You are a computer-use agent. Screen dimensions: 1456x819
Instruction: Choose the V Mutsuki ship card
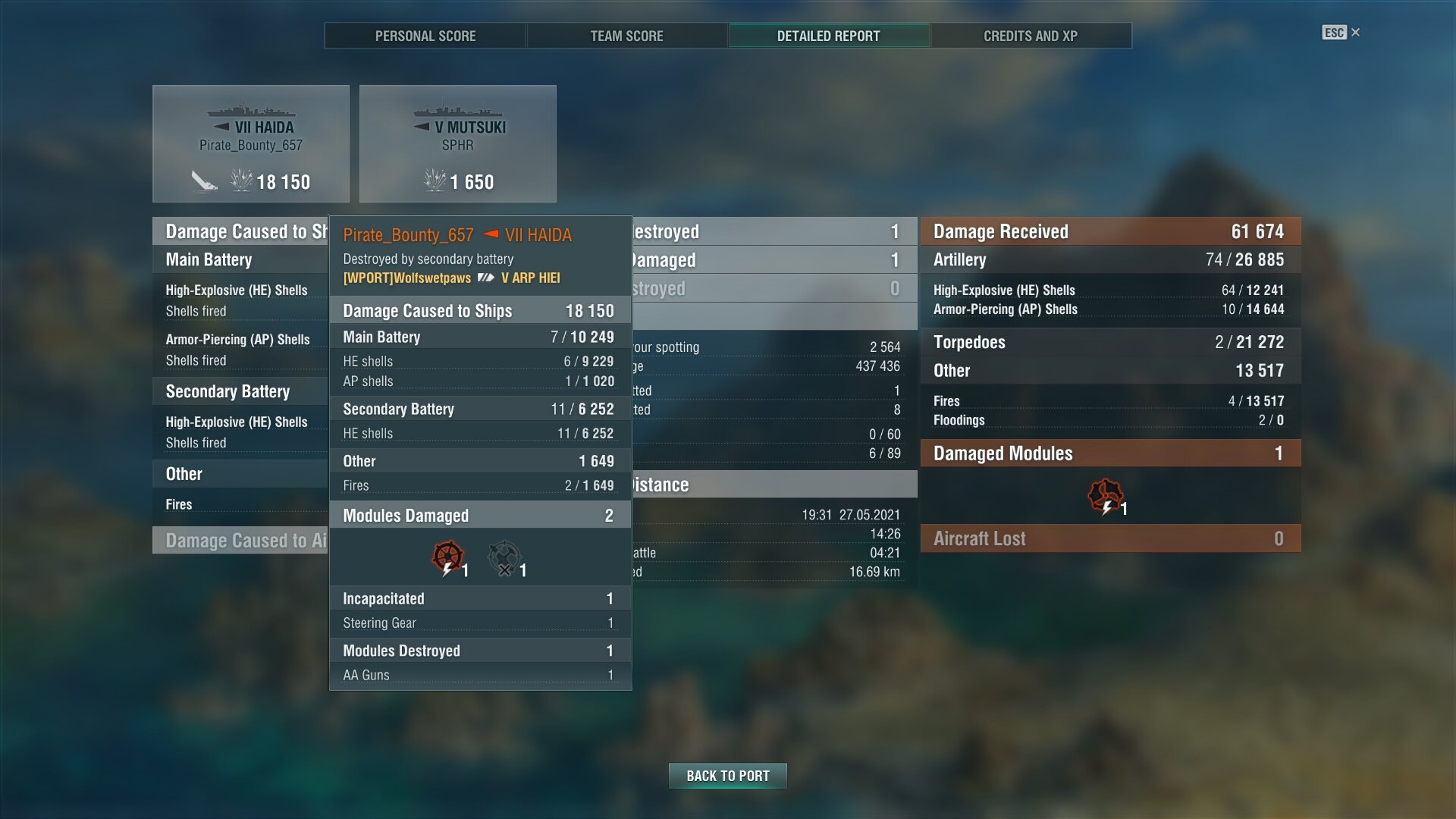click(x=457, y=144)
